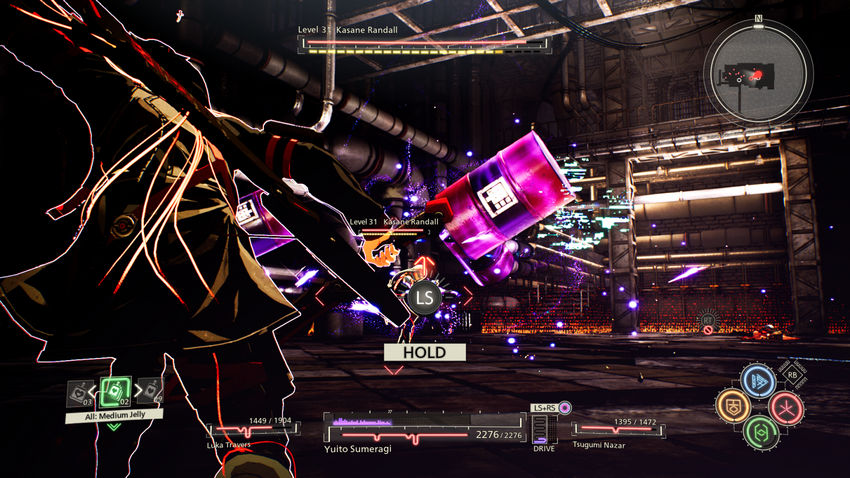The width and height of the screenshot is (850, 478).
Task: Select the dimmed jelly item on the right
Action: coord(151,392)
